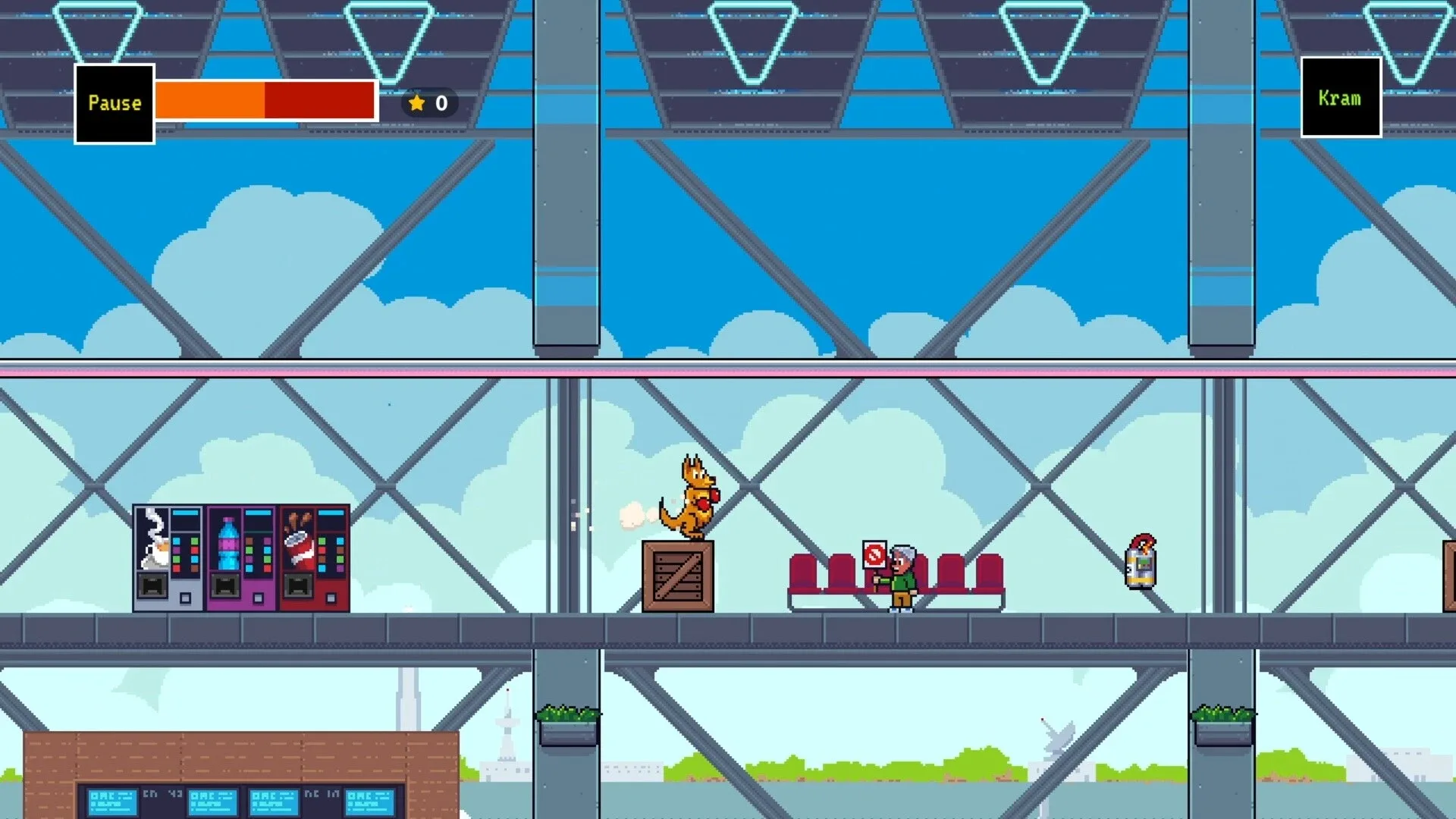Image resolution: width=1456 pixels, height=819 pixels.
Task: Pick up the fire extinguisher power-up
Action: [x=1139, y=565]
